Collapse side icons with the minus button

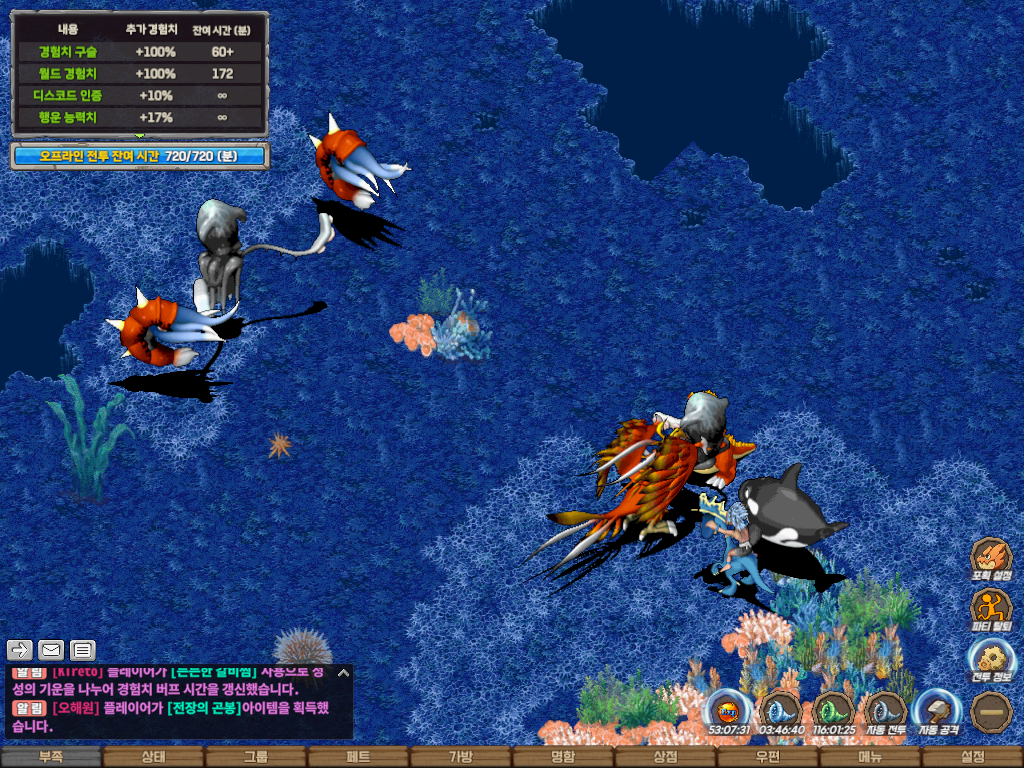click(x=991, y=711)
